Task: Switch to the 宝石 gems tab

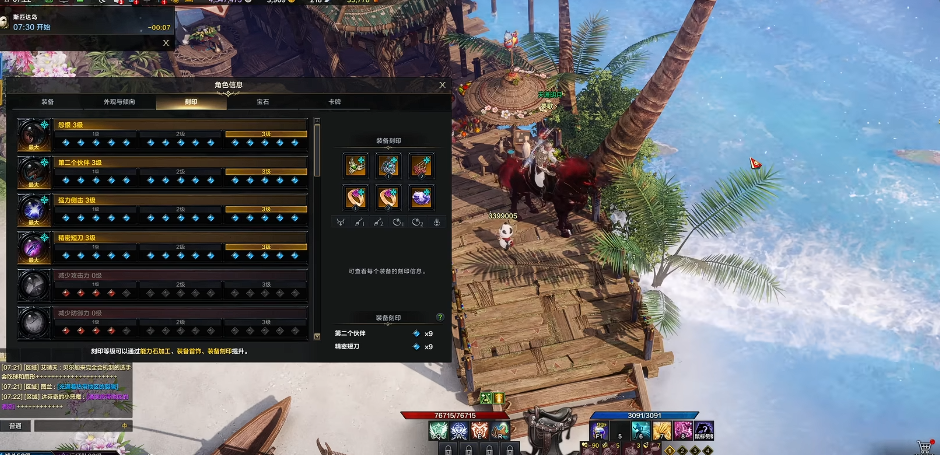Action: click(263, 102)
